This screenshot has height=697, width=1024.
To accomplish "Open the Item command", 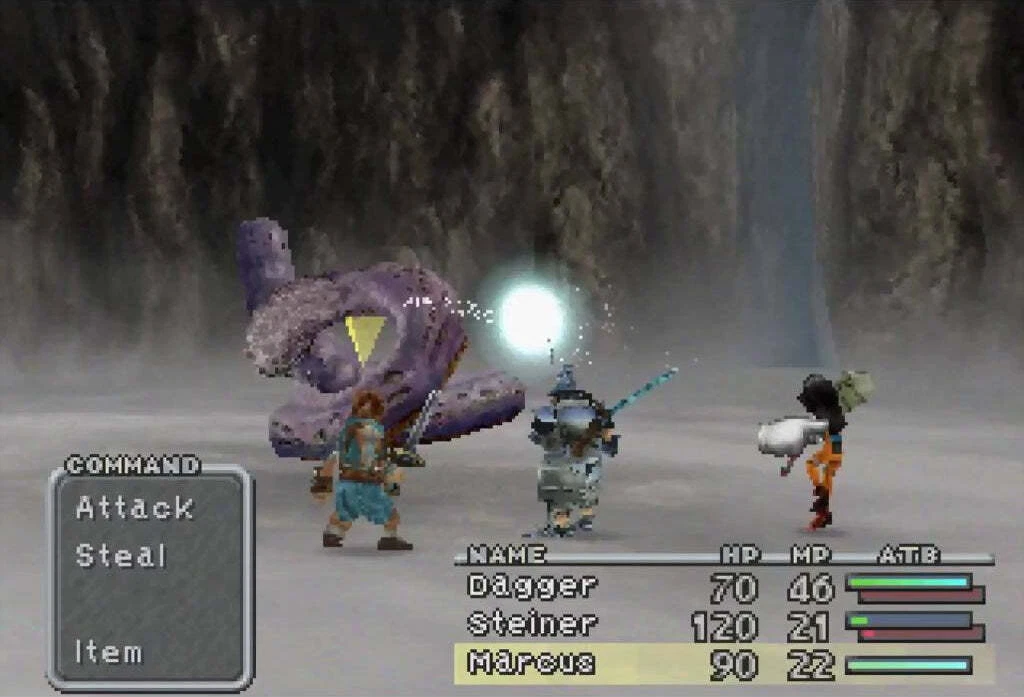I will (108, 653).
